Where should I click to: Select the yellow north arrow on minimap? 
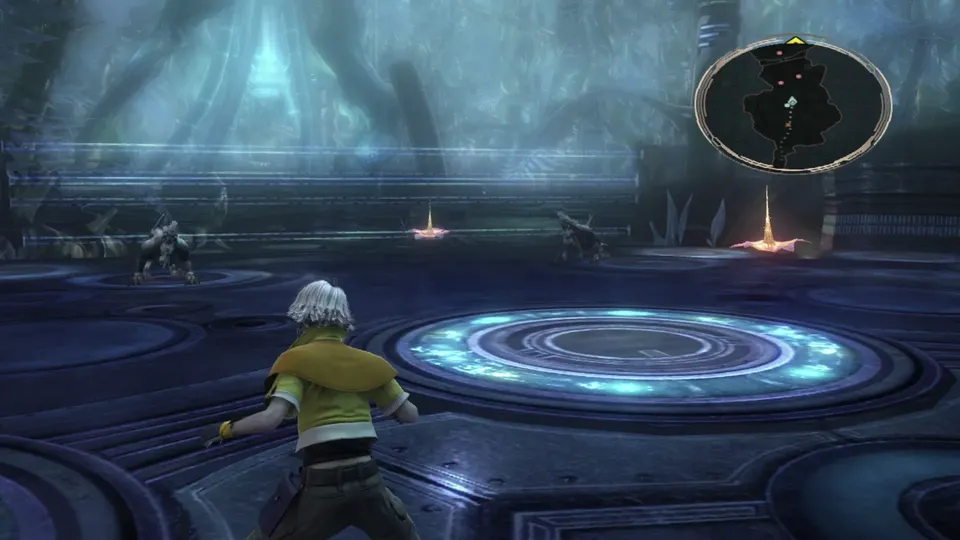(x=794, y=41)
